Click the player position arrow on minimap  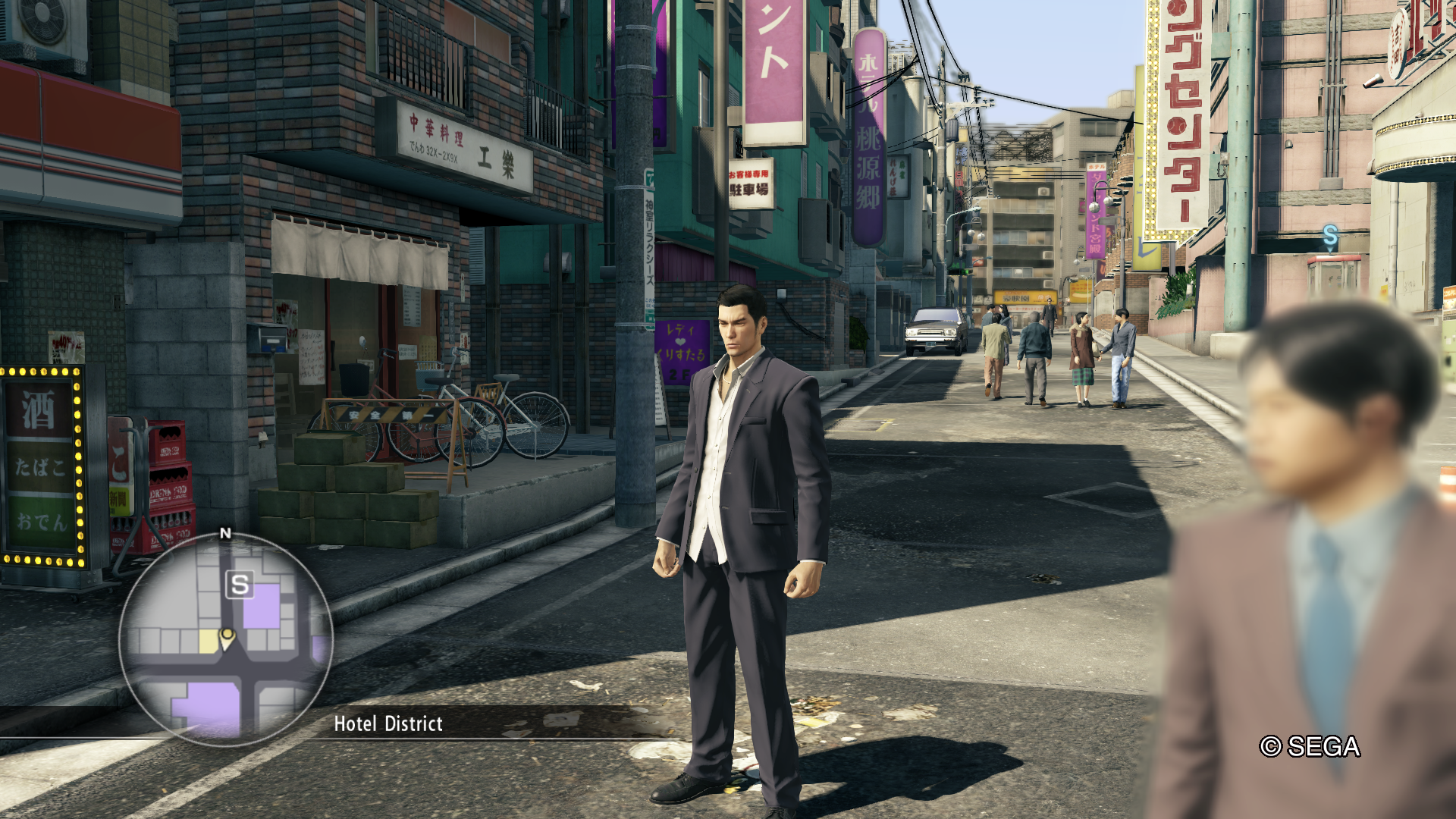(227, 638)
